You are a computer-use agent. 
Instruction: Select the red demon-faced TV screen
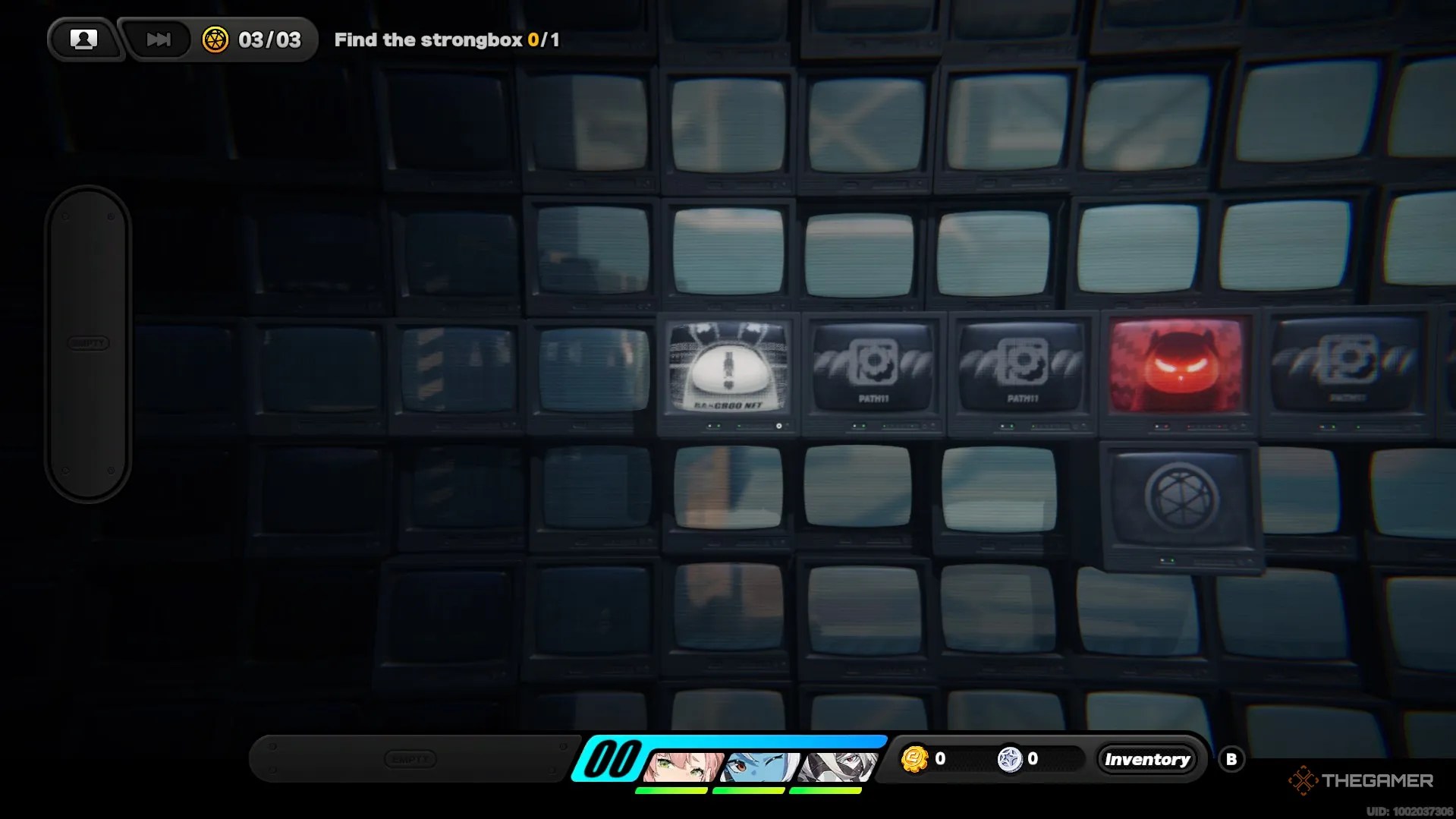pyautogui.click(x=1177, y=367)
